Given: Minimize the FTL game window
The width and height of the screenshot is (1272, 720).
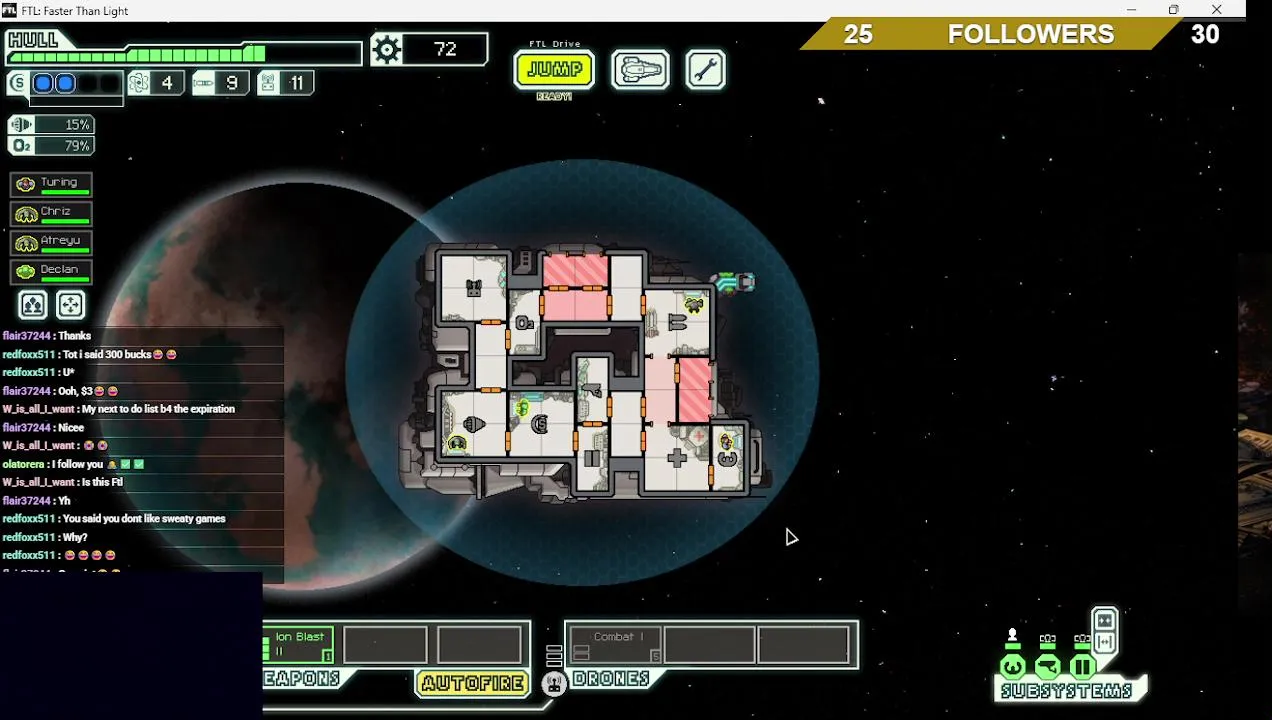Looking at the screenshot, I should click(x=1131, y=10).
